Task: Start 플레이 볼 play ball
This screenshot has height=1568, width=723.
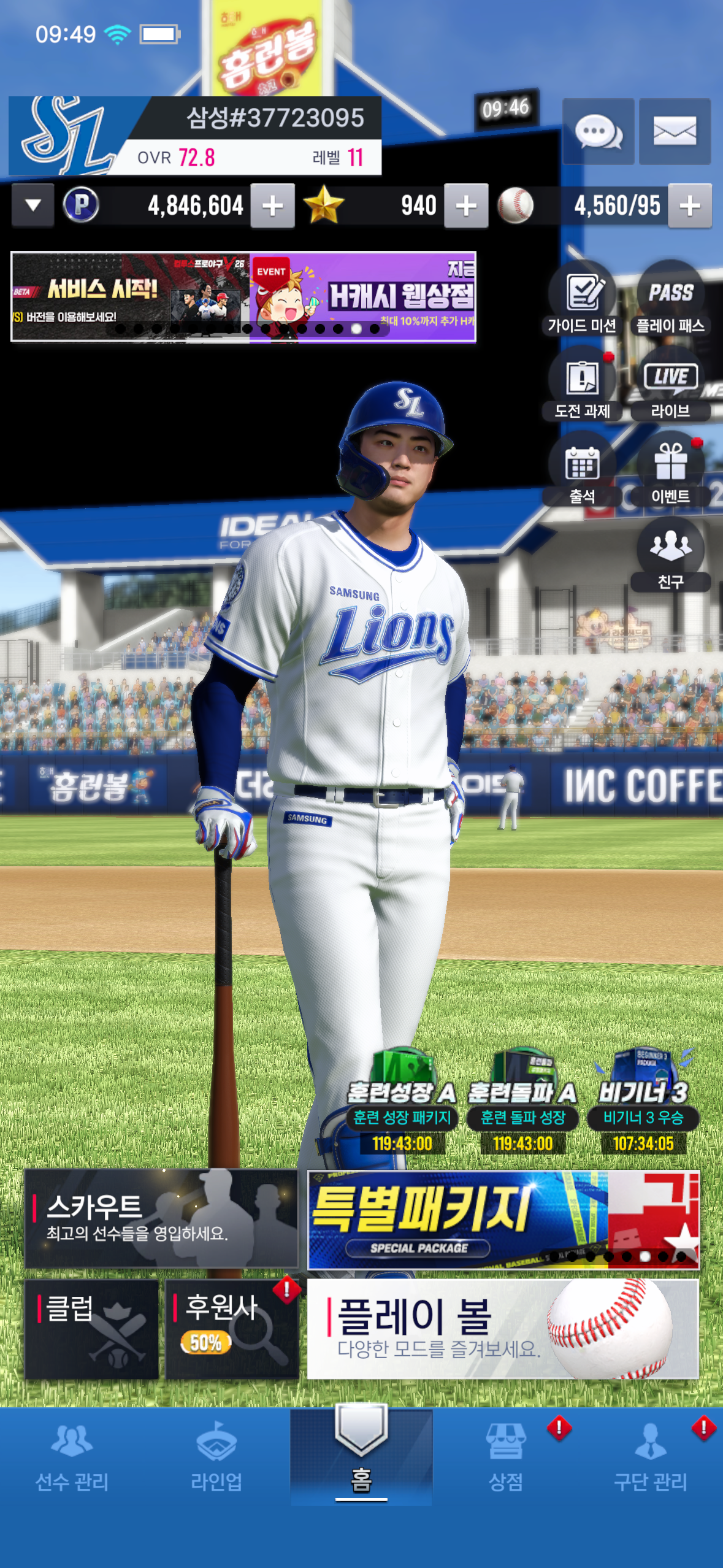Action: pos(503,1329)
